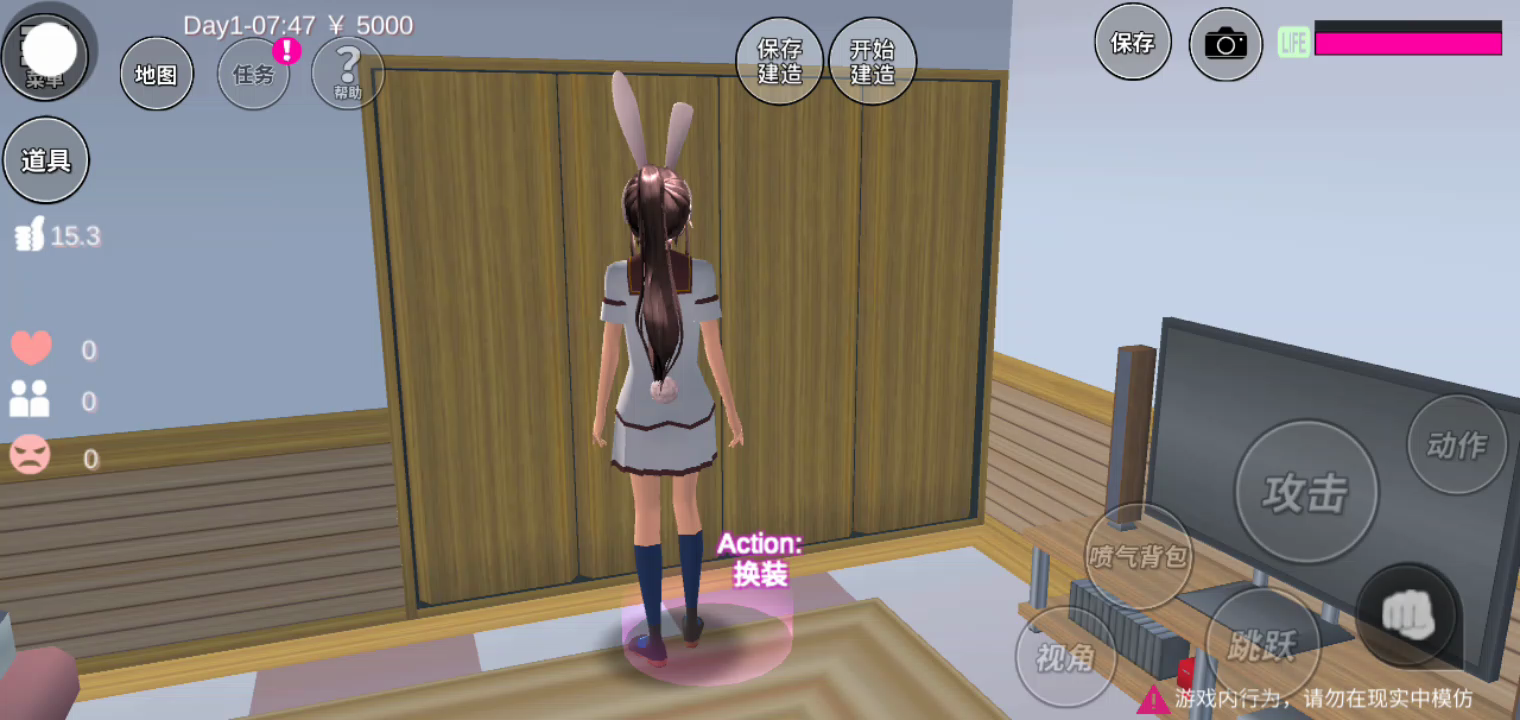This screenshot has height=720, width=1520.
Task: Tap the 跳跃 jump button
Action: [x=1262, y=645]
